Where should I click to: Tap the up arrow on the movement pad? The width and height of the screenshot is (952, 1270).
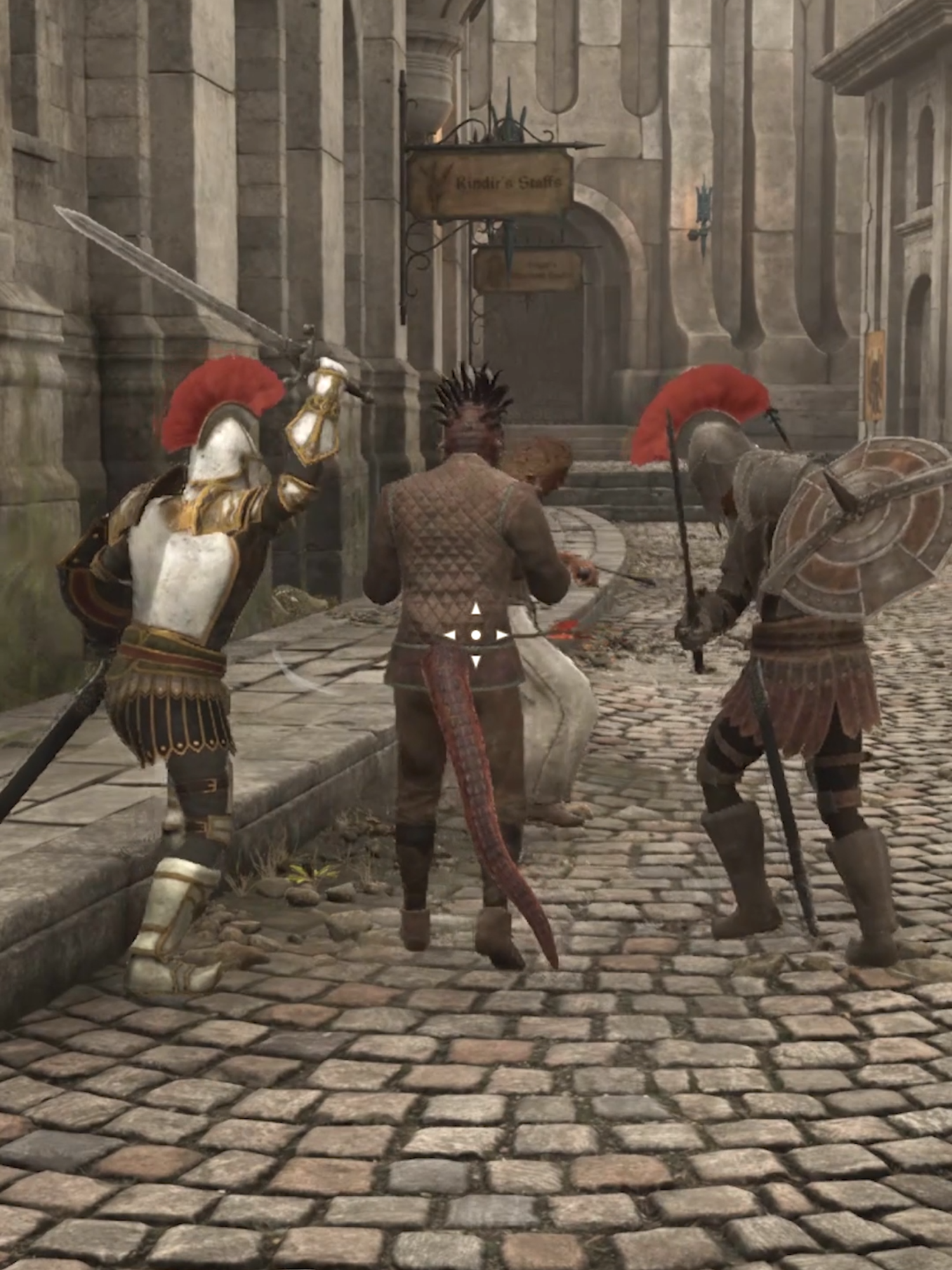pos(476,608)
